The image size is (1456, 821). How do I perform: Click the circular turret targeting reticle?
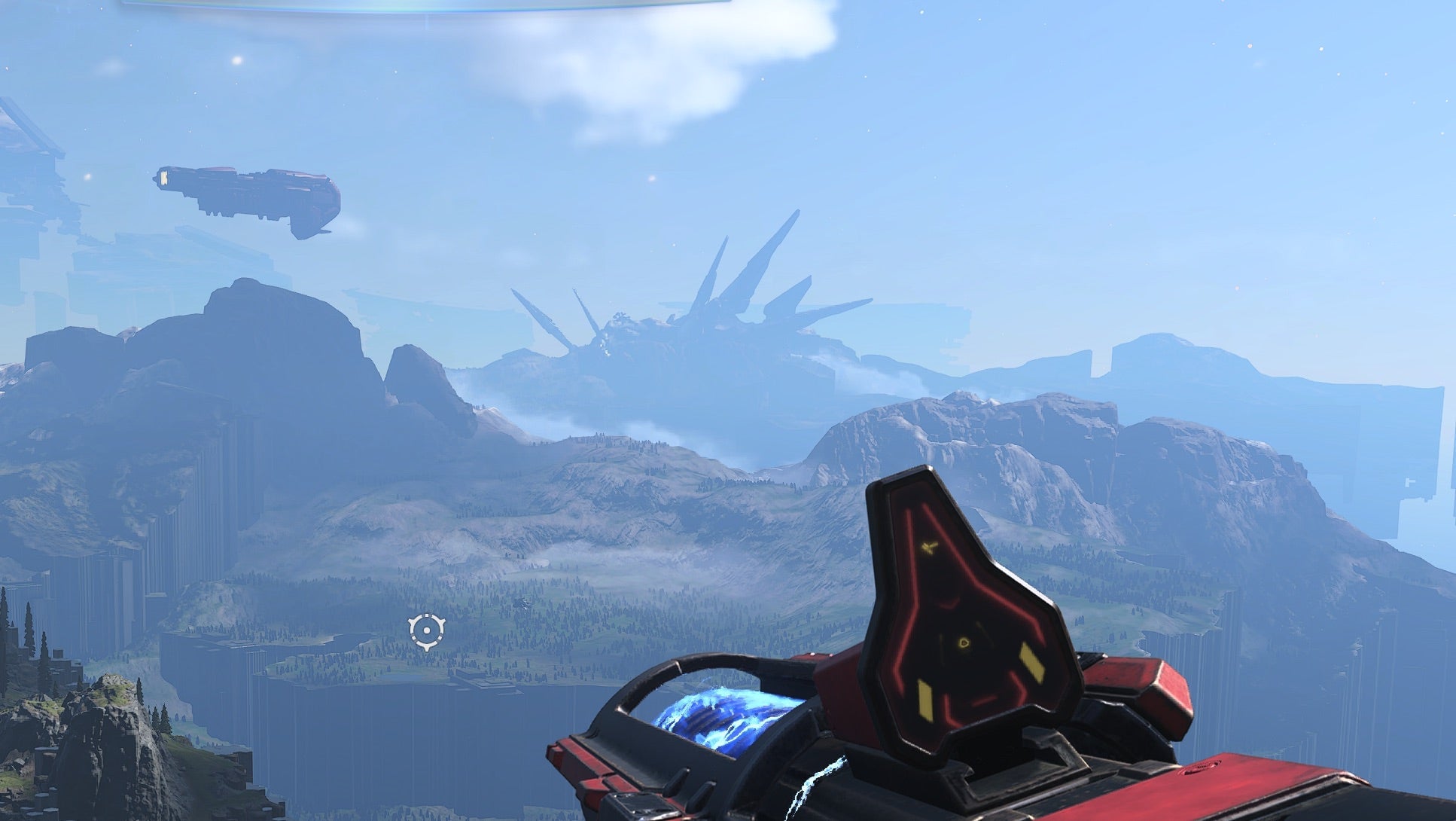pos(427,630)
